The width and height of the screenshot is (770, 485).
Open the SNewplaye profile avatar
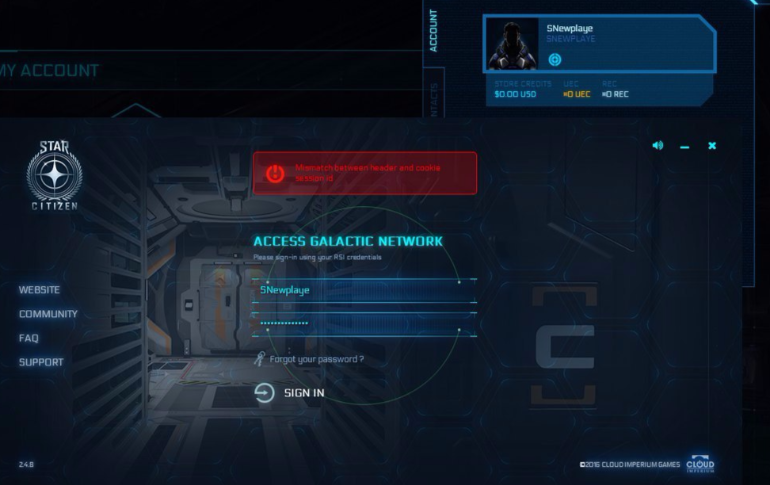coord(512,44)
